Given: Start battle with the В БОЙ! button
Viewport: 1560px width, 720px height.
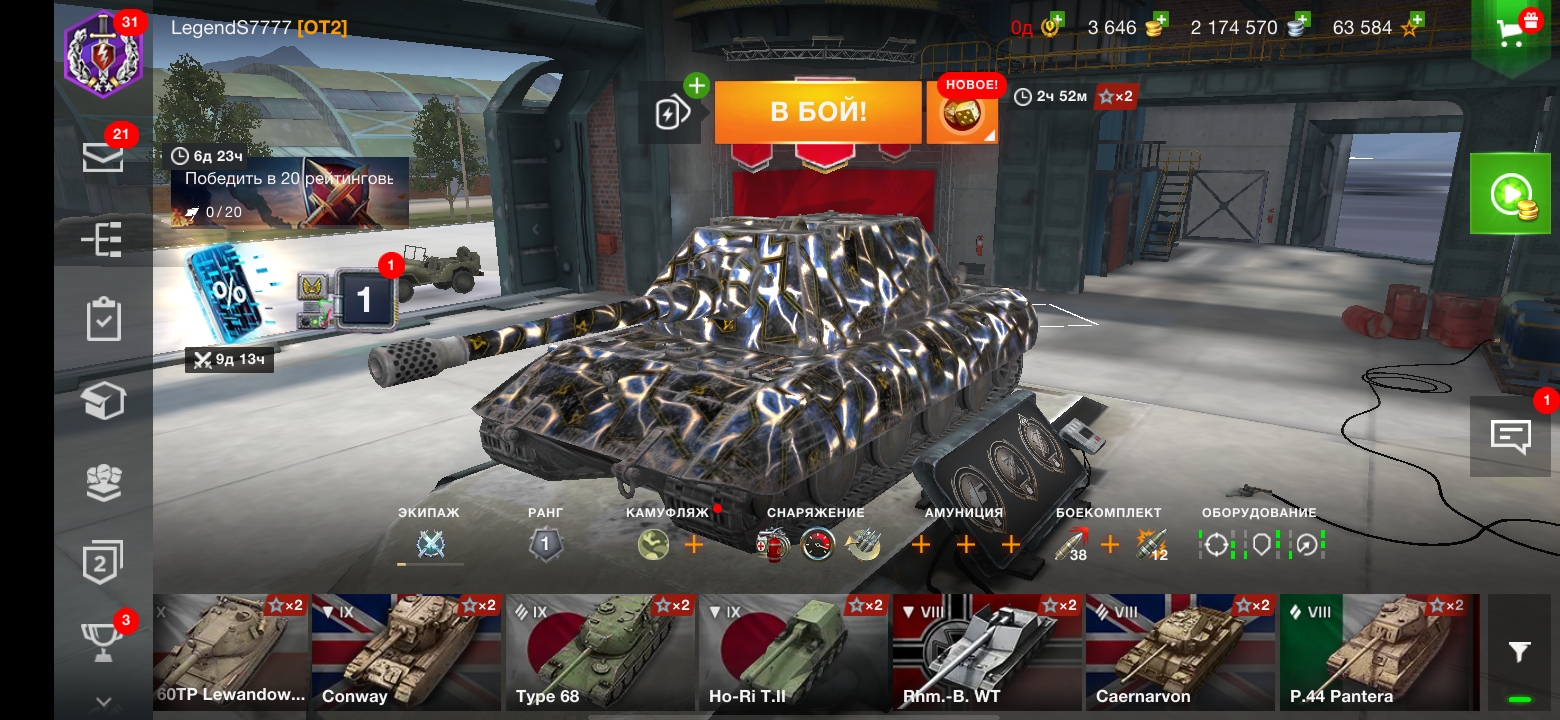Looking at the screenshot, I should (817, 112).
